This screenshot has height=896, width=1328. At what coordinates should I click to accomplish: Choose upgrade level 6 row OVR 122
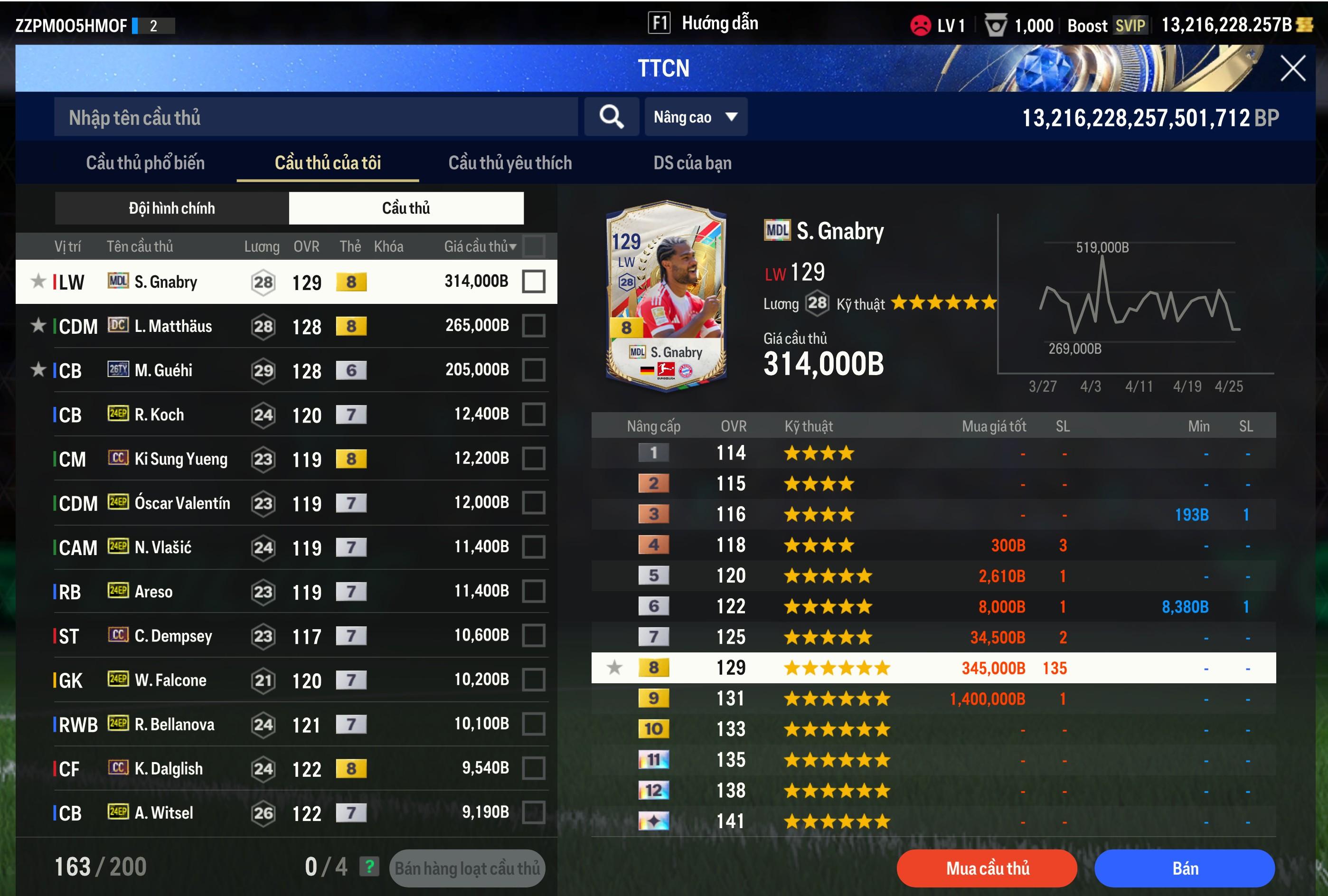click(x=932, y=606)
